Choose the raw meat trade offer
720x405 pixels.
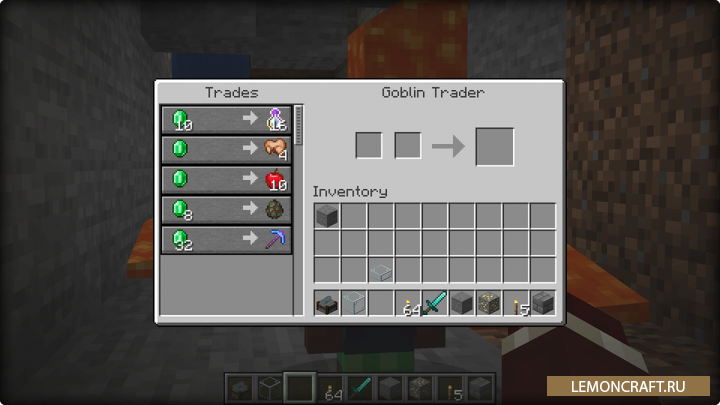(x=226, y=150)
